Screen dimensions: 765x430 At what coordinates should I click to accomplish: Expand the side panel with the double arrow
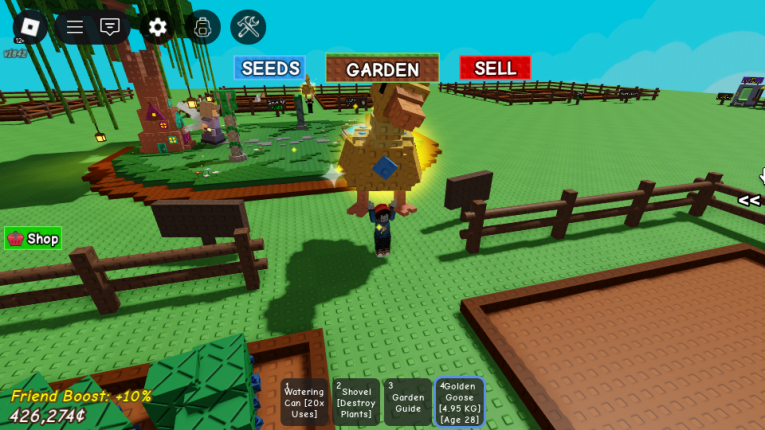click(749, 200)
